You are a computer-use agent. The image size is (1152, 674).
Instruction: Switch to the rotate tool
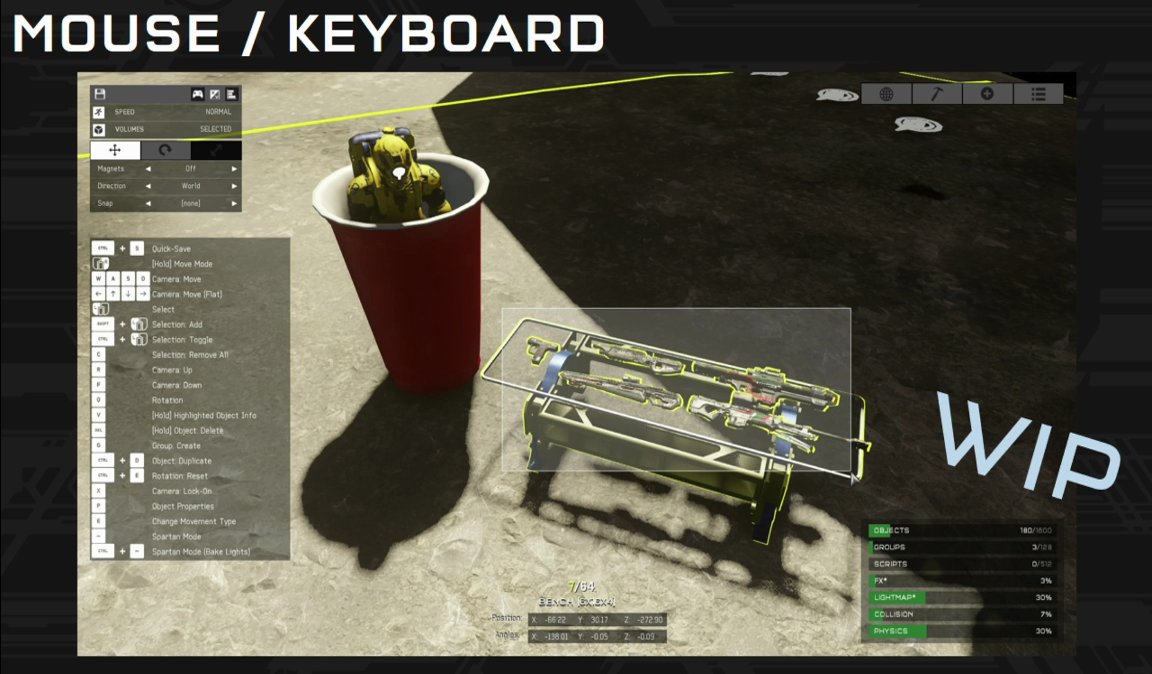[165, 150]
